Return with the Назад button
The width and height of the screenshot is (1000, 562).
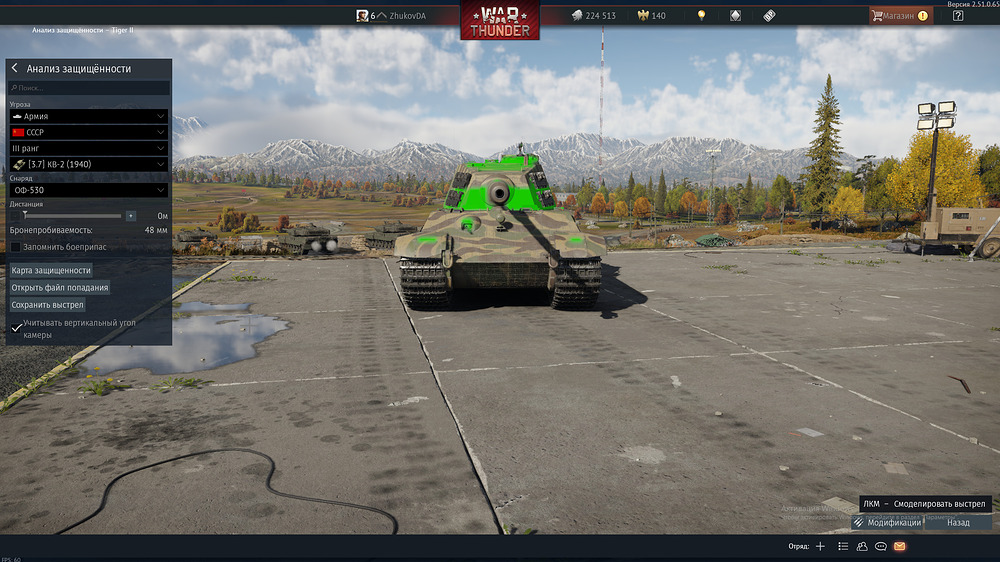click(958, 522)
